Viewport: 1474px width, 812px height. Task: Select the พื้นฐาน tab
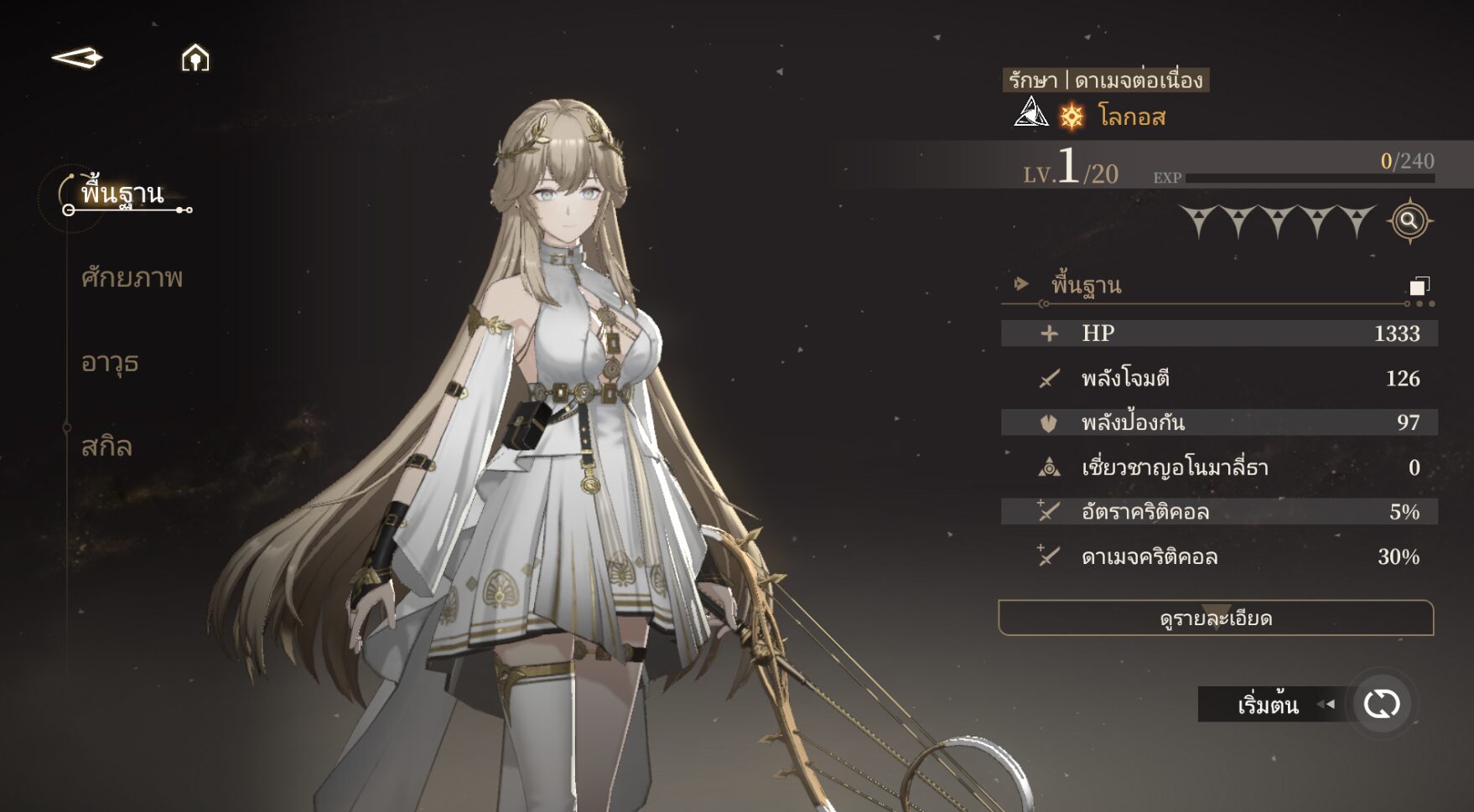122,194
